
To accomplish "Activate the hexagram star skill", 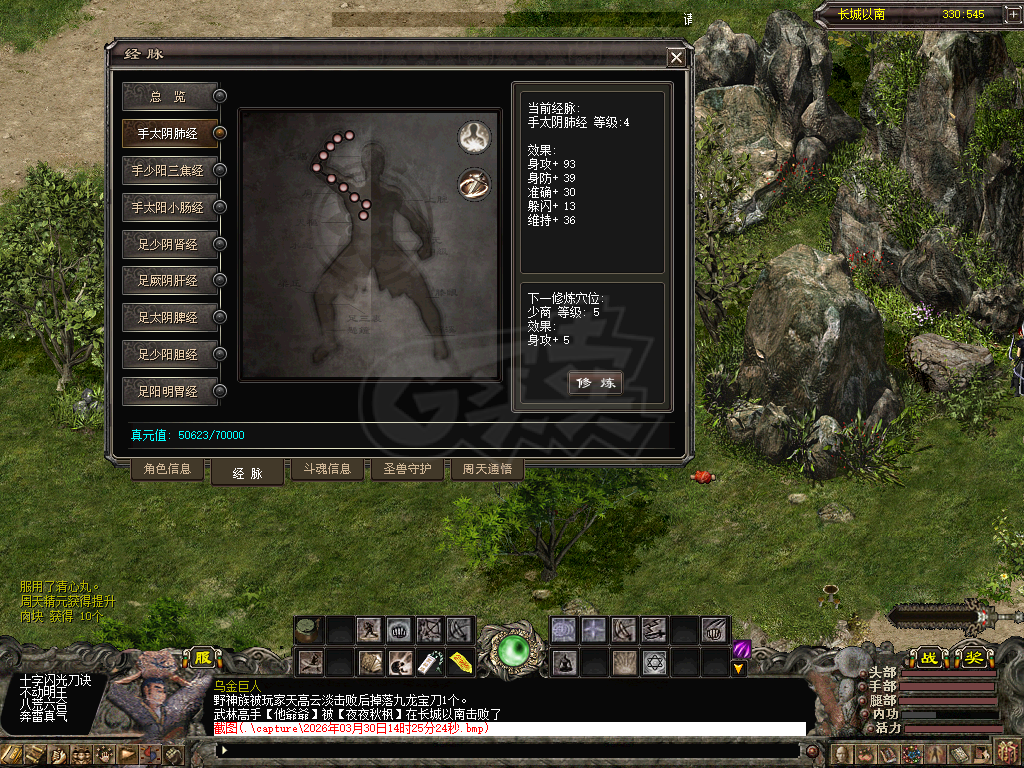I will (655, 662).
